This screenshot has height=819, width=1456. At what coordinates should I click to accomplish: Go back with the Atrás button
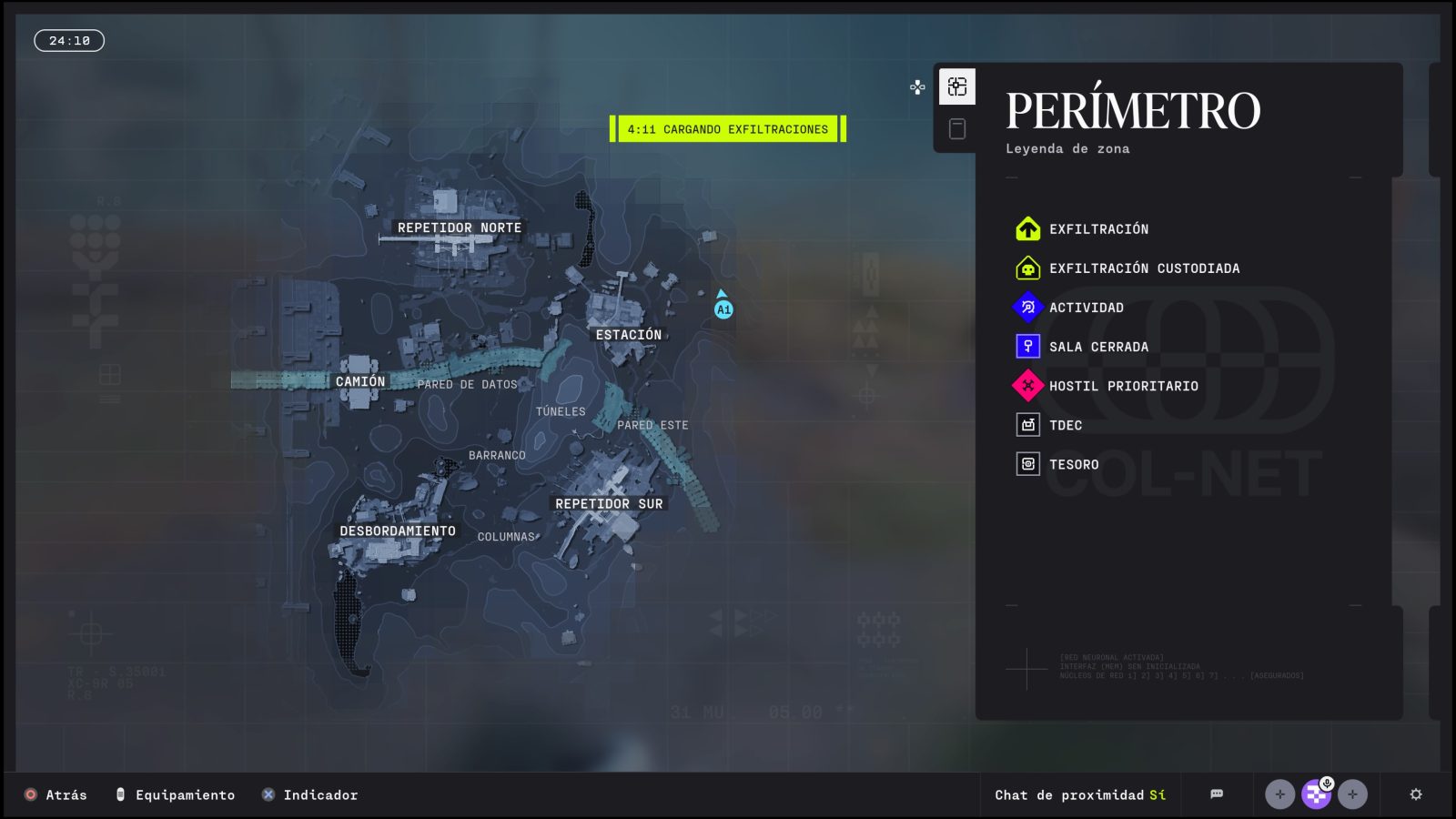tap(56, 795)
